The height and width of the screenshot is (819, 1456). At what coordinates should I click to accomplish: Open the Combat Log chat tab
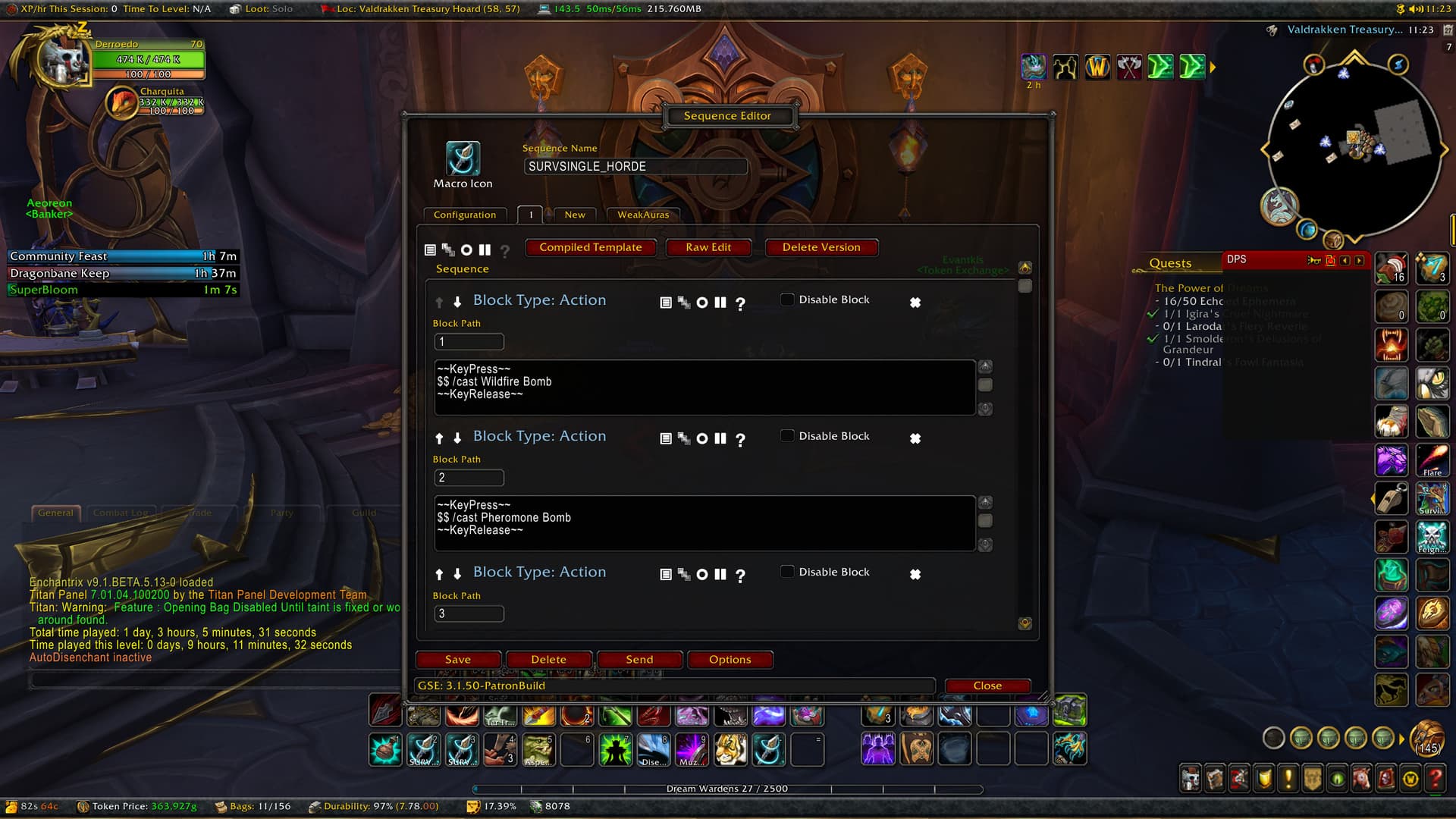click(x=121, y=513)
